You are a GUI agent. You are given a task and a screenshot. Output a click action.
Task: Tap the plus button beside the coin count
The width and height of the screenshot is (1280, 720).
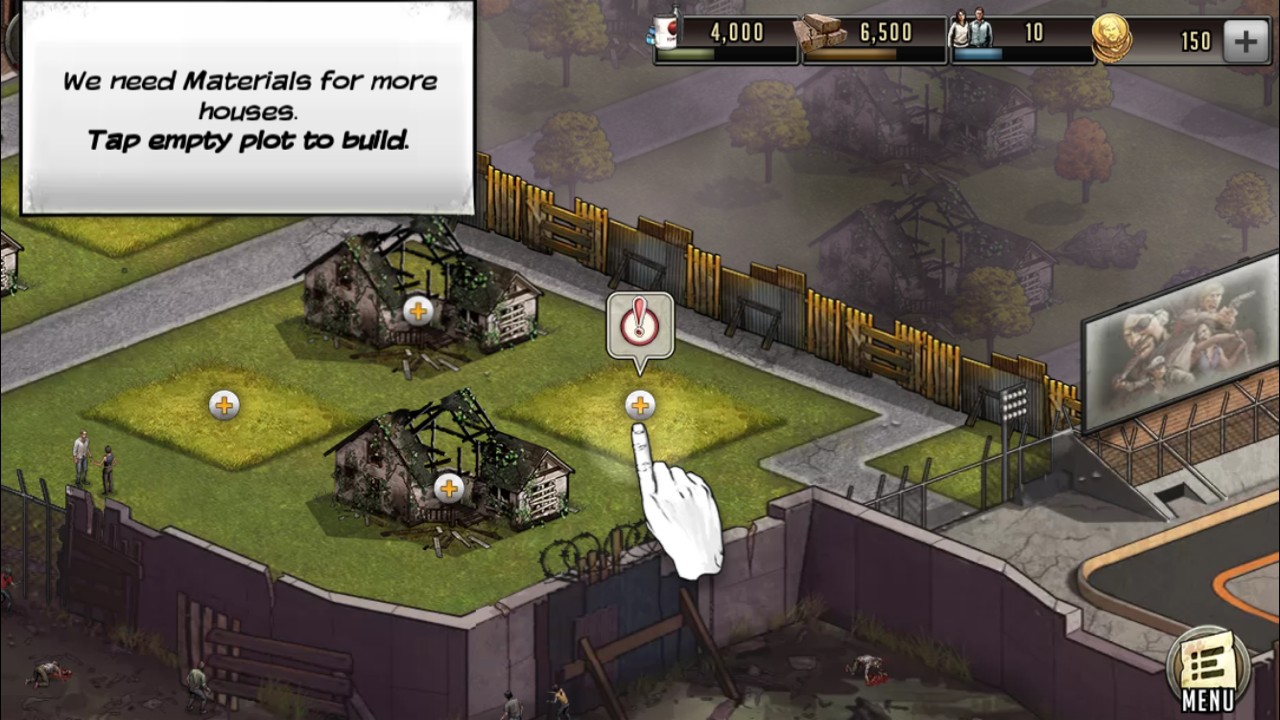click(x=1245, y=41)
